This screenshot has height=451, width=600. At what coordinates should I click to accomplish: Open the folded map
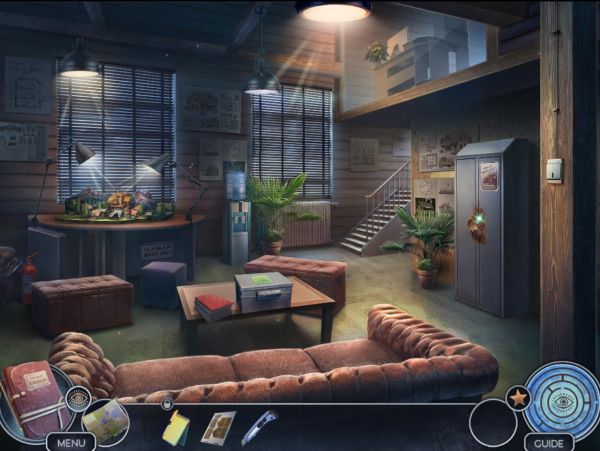104,420
